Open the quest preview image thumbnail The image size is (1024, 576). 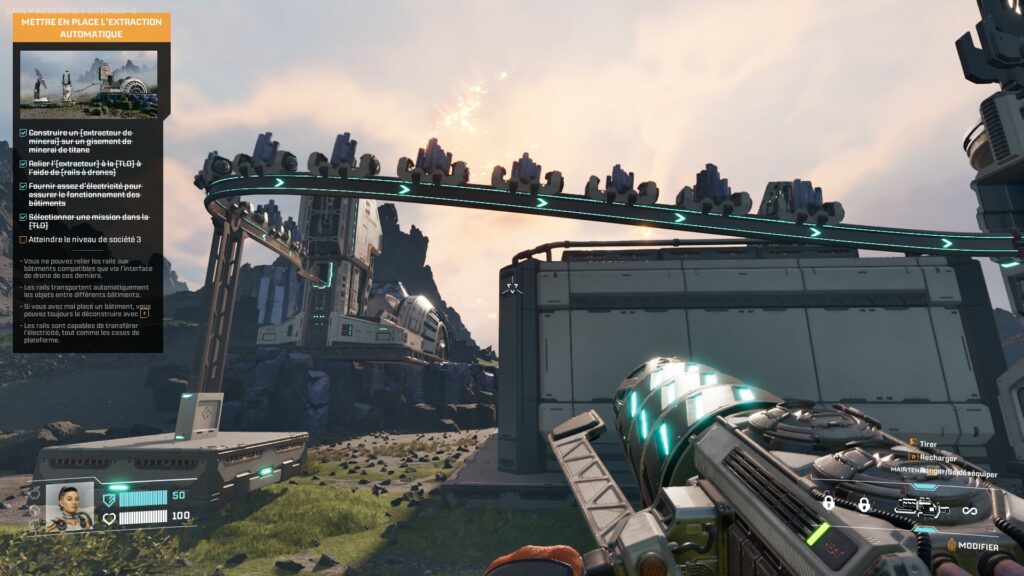89,84
